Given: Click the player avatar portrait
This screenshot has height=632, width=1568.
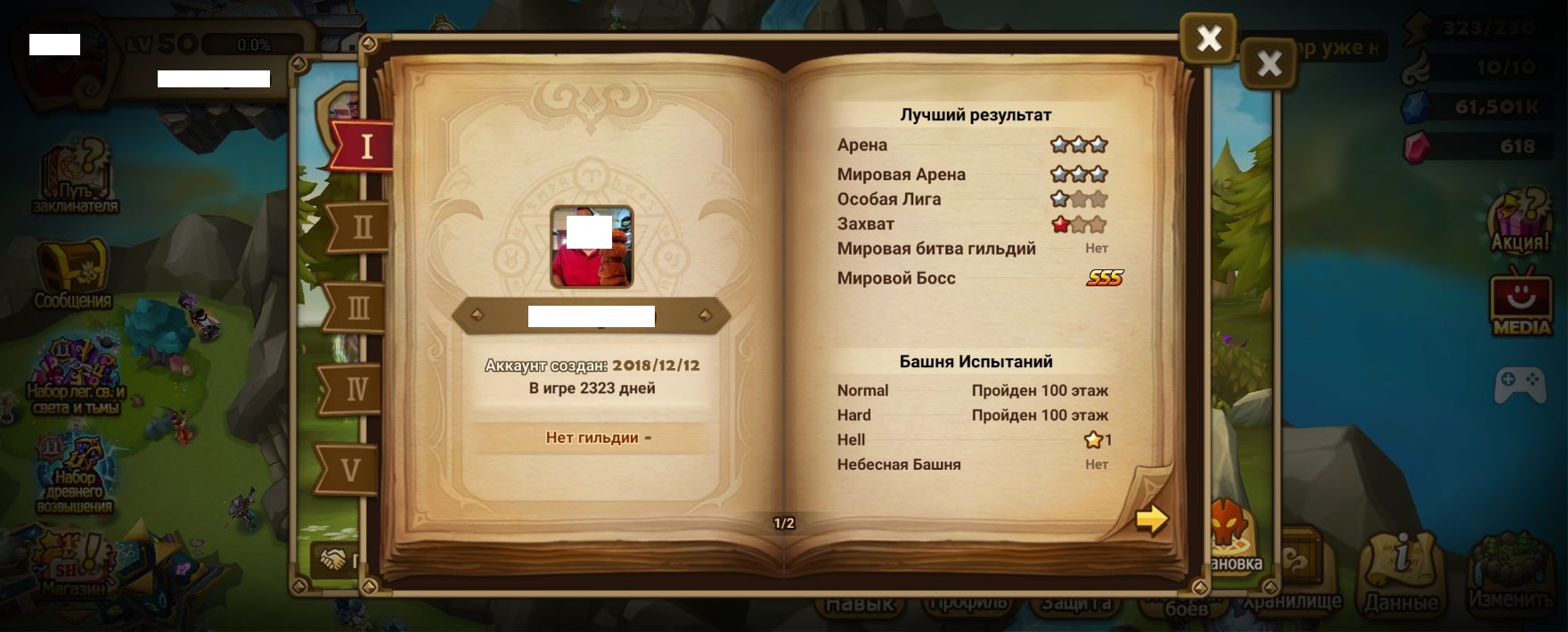Looking at the screenshot, I should pos(592,247).
